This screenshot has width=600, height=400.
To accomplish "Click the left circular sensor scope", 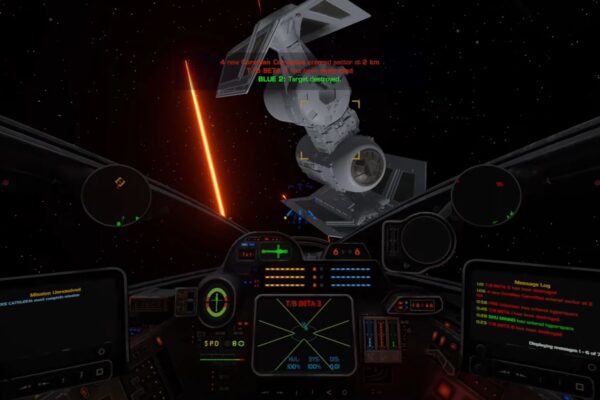I will point(116,194).
